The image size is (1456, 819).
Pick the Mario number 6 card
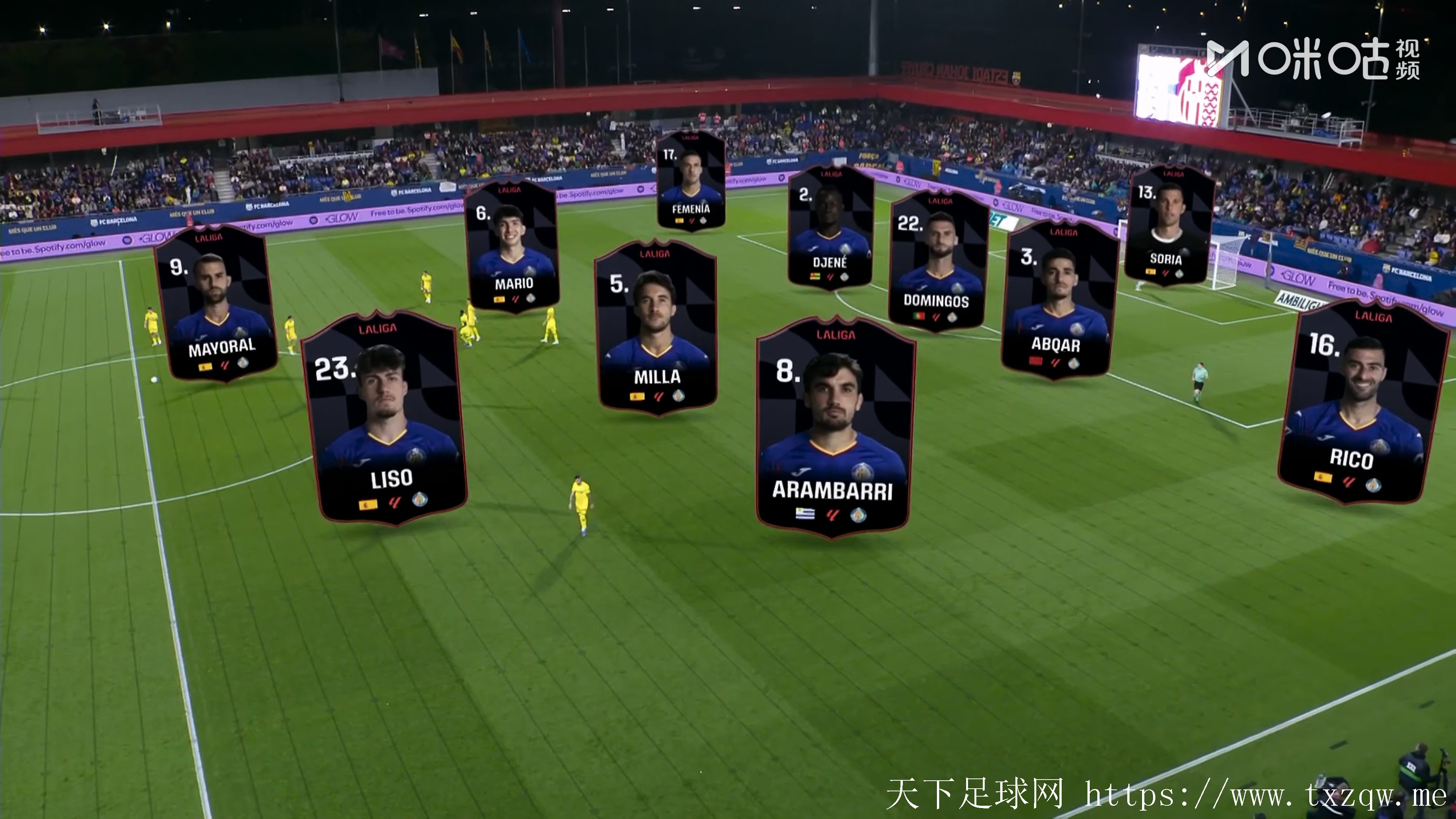click(x=512, y=246)
